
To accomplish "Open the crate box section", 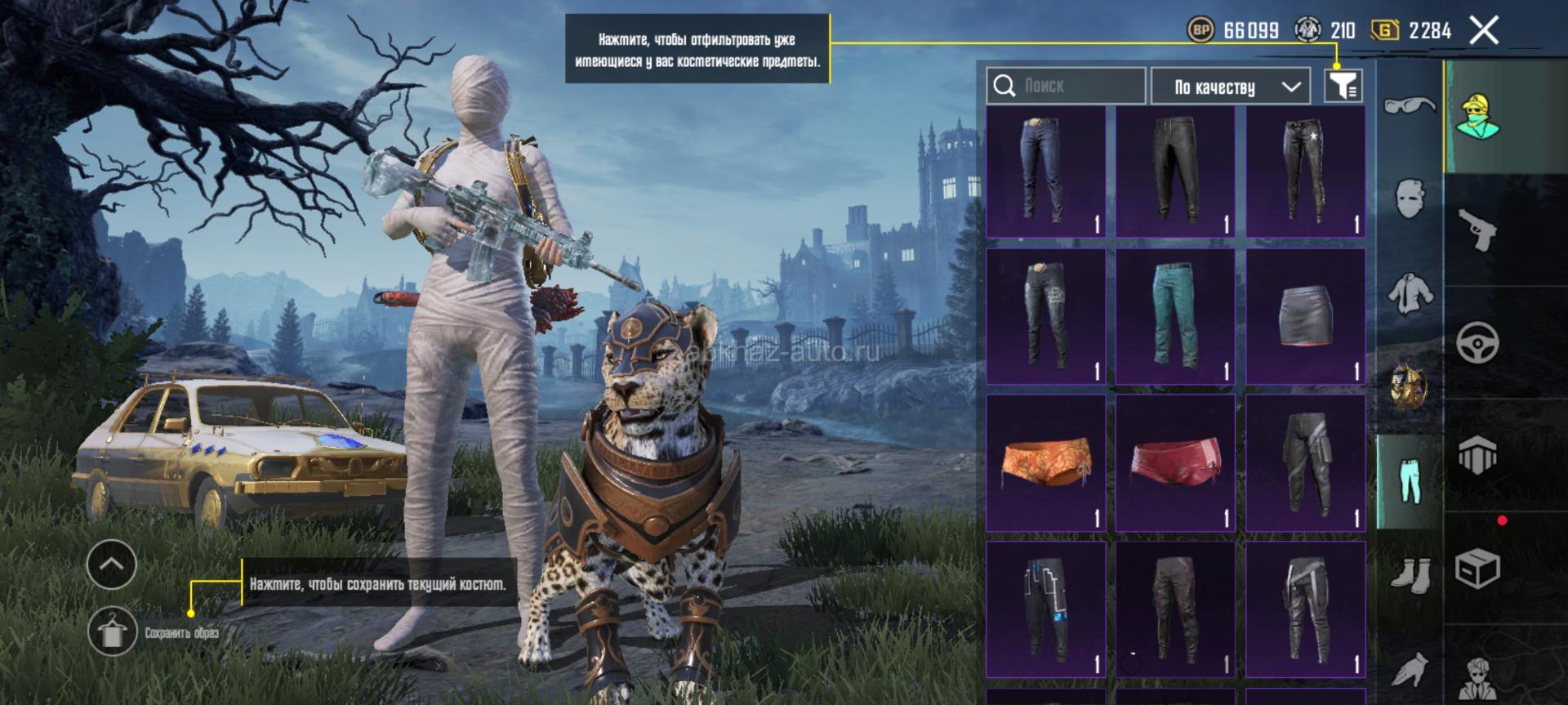I will [1477, 568].
